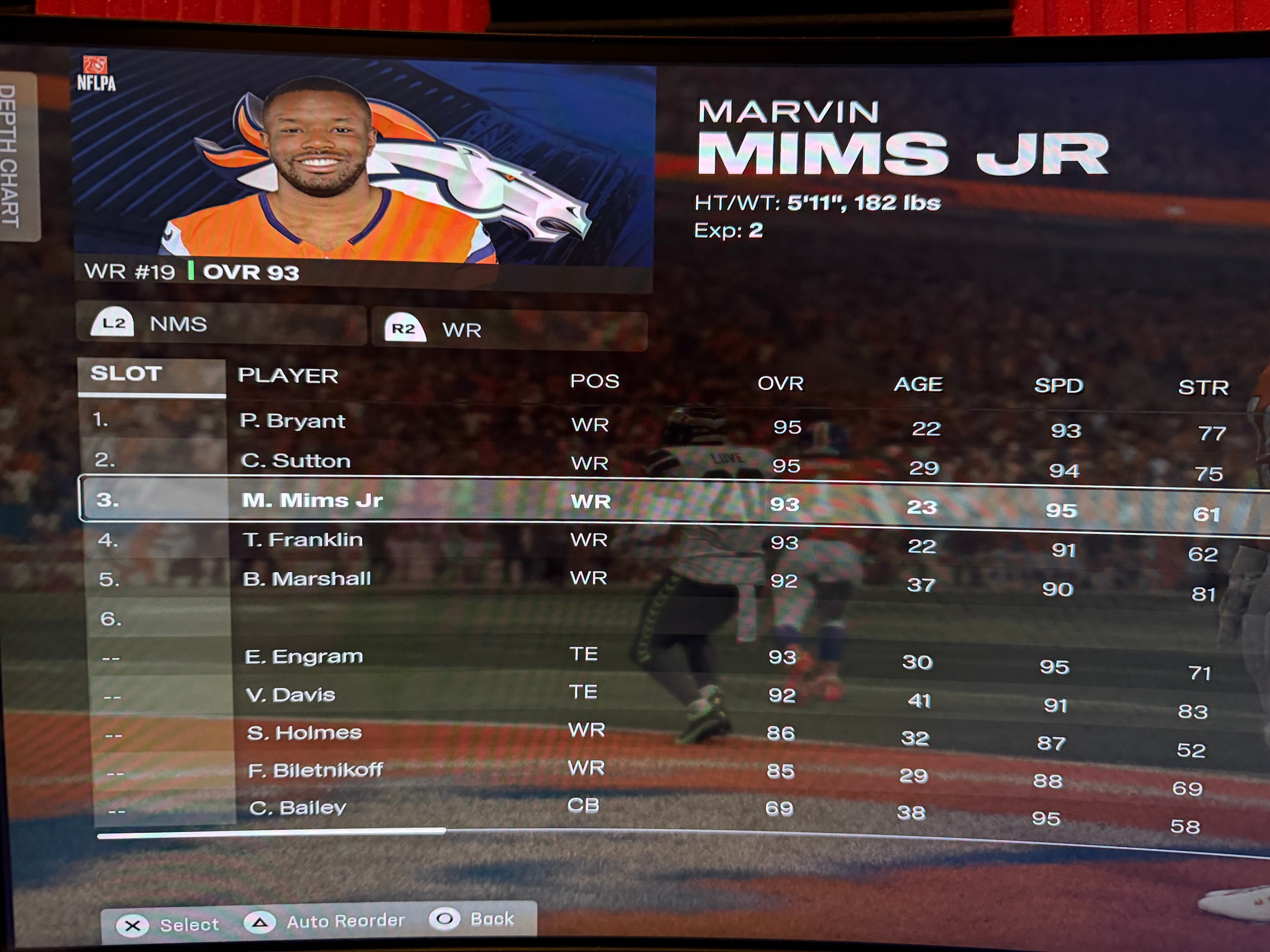Choose V. Davis from the bench list
Screen dimensions: 1270x952
(291, 695)
